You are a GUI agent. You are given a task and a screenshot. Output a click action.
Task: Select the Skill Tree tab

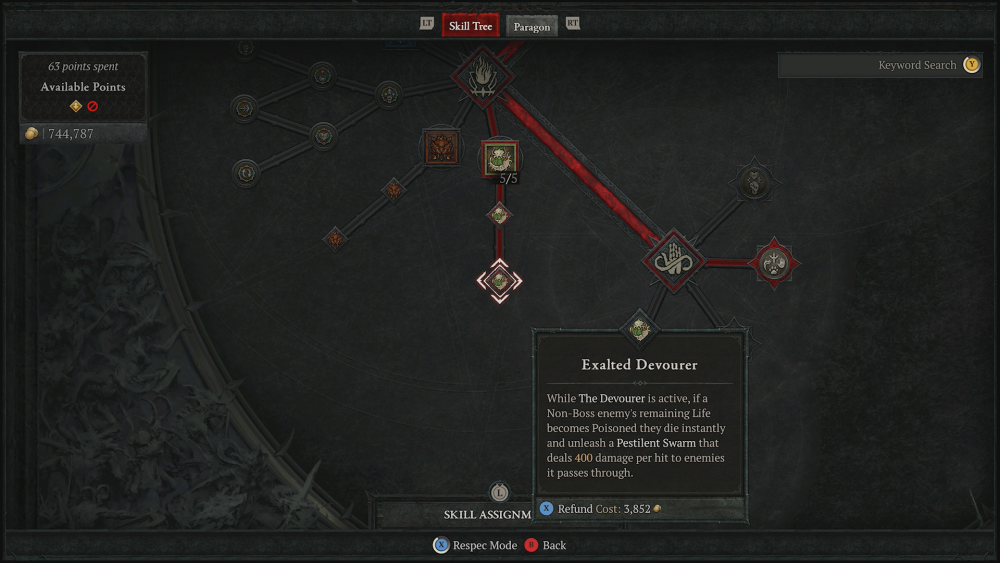point(470,25)
